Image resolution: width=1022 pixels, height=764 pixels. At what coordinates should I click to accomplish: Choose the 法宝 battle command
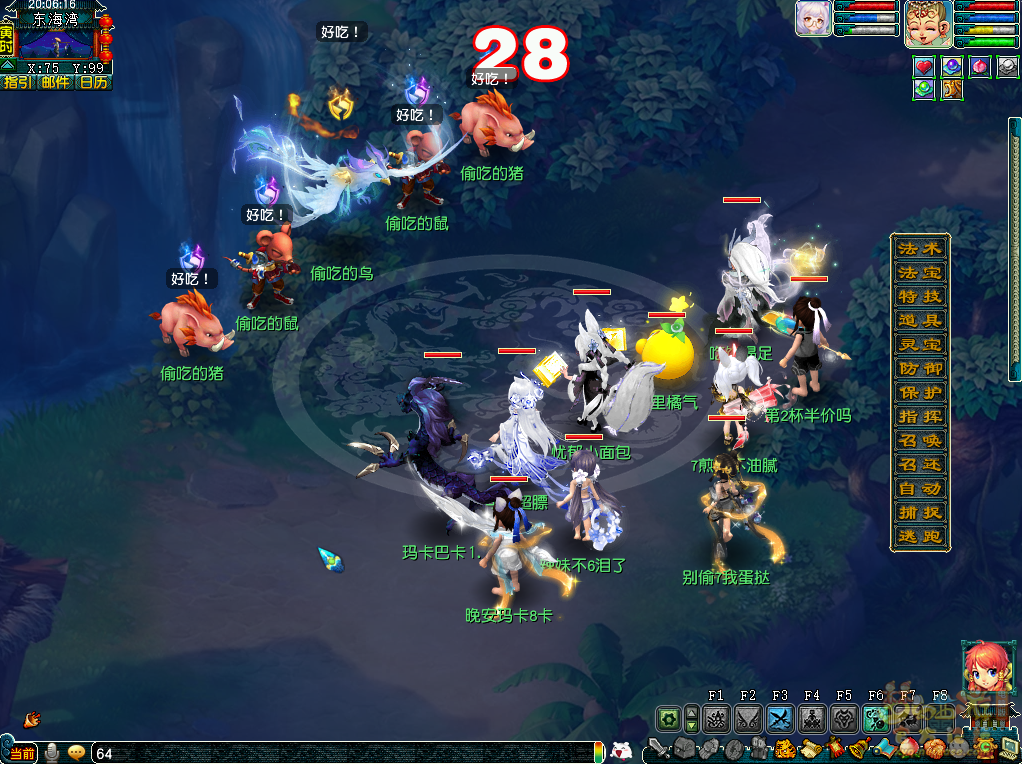tap(919, 273)
